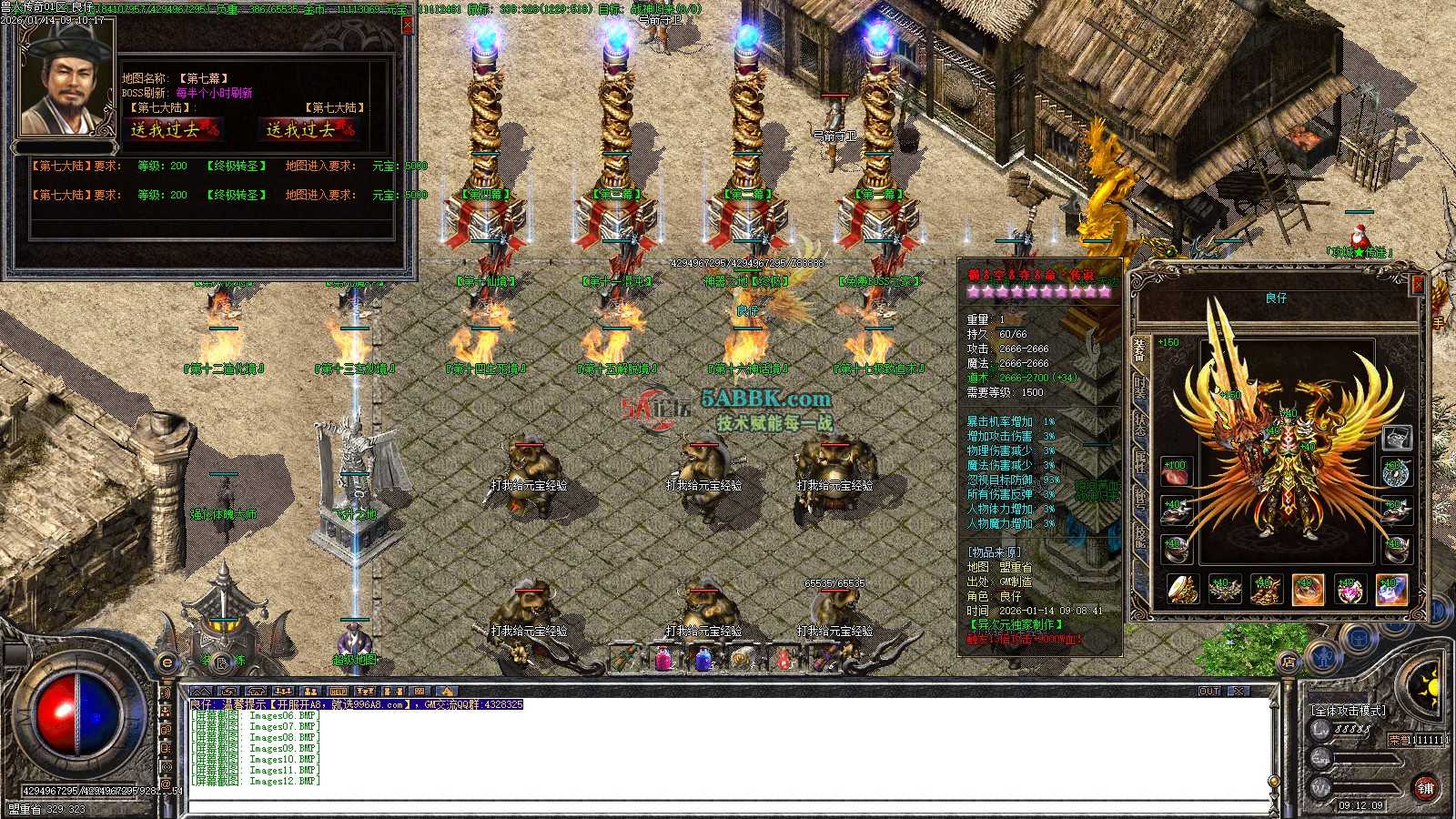Open the 店 shop button

tap(1289, 662)
